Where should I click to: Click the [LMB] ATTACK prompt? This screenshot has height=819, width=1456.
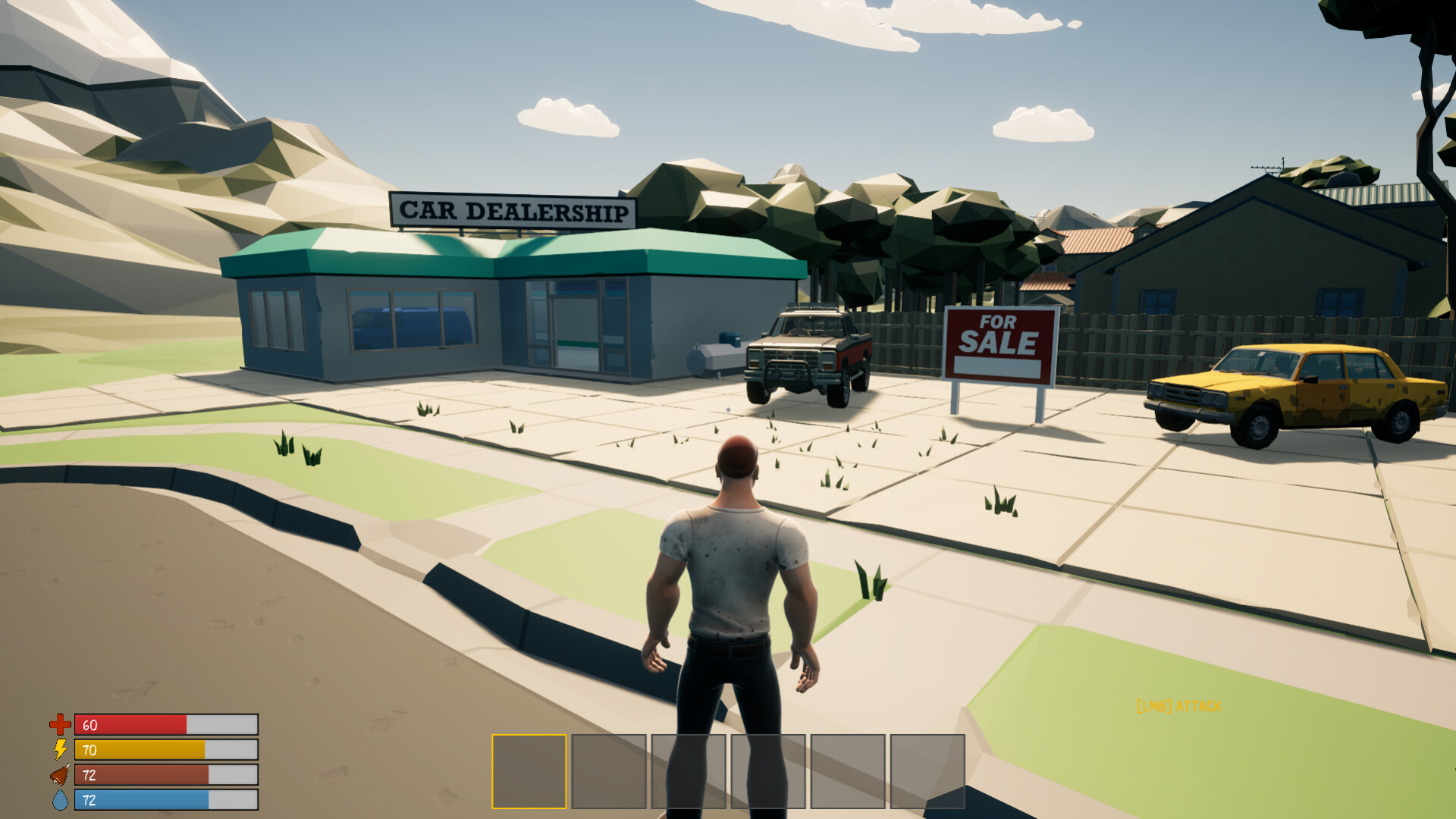1178,705
